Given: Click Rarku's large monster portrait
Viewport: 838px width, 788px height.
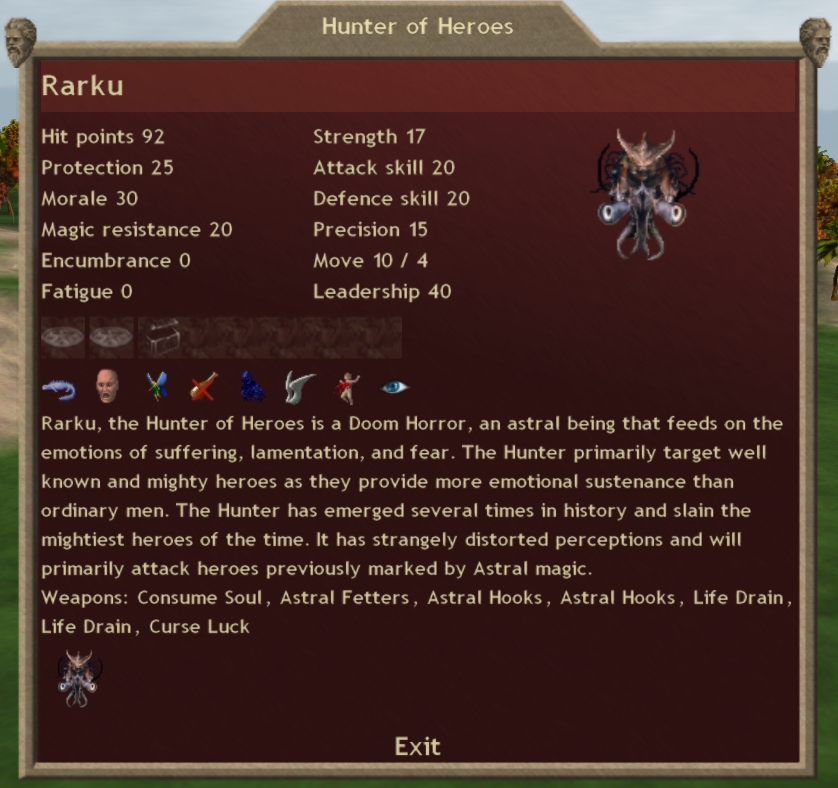Looking at the screenshot, I should (x=641, y=193).
